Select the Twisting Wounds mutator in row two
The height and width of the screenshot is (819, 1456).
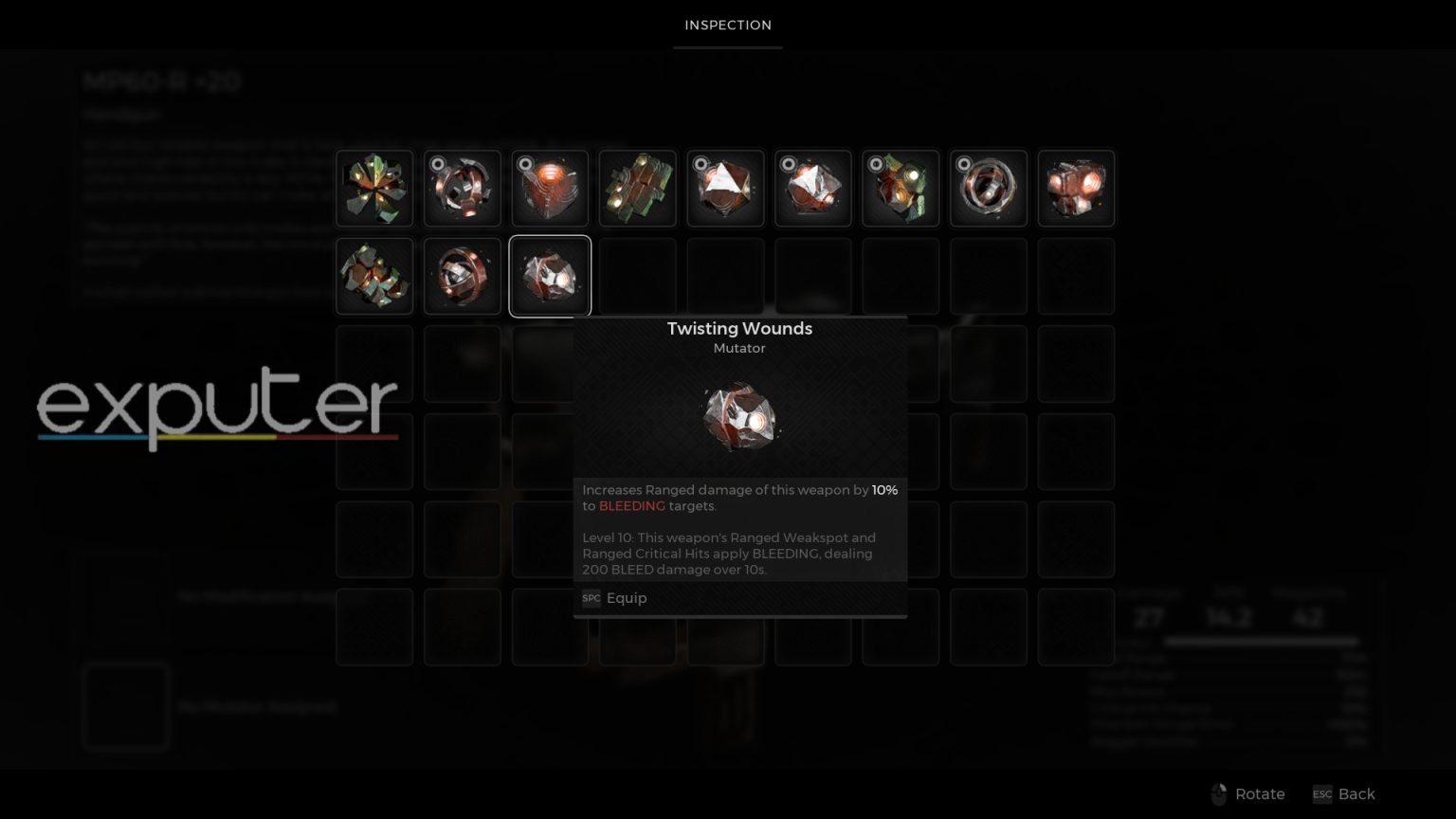[x=550, y=276]
